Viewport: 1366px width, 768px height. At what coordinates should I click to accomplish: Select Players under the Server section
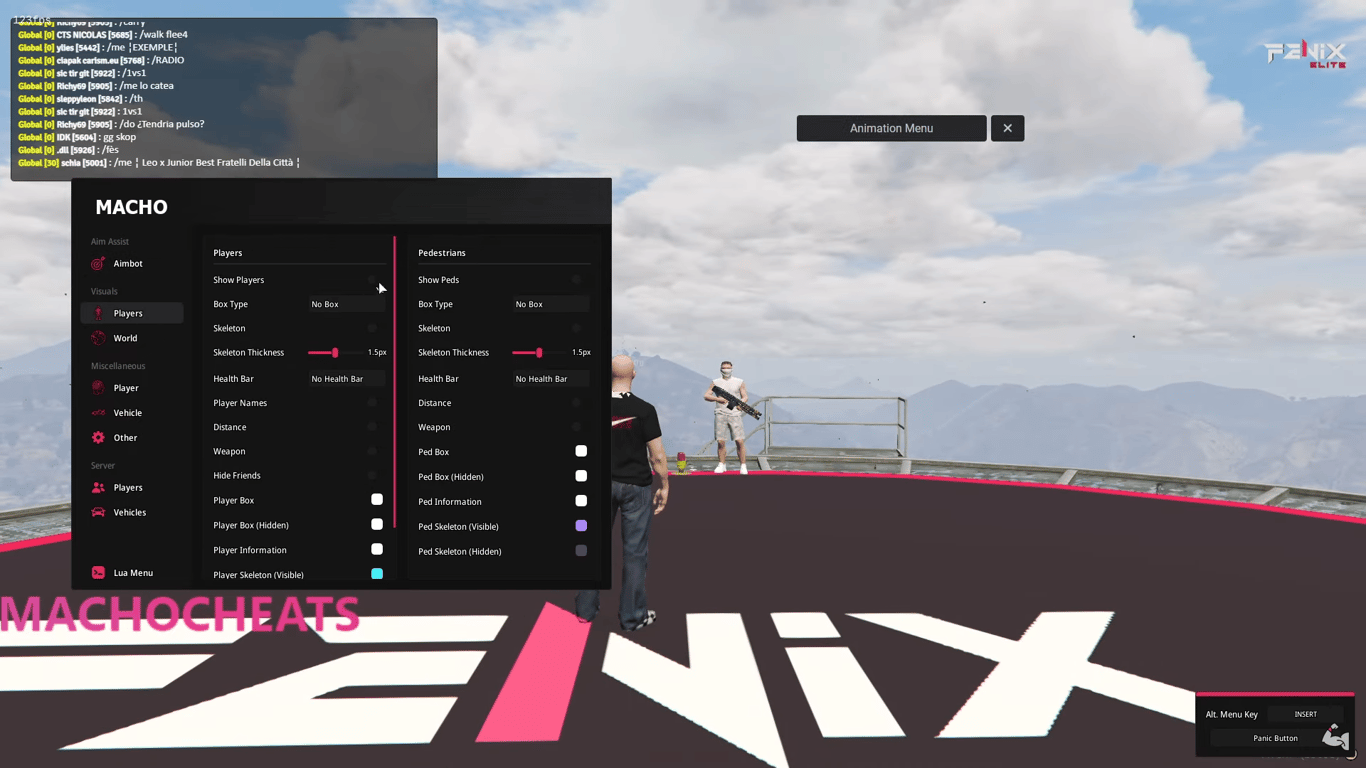click(98, 487)
